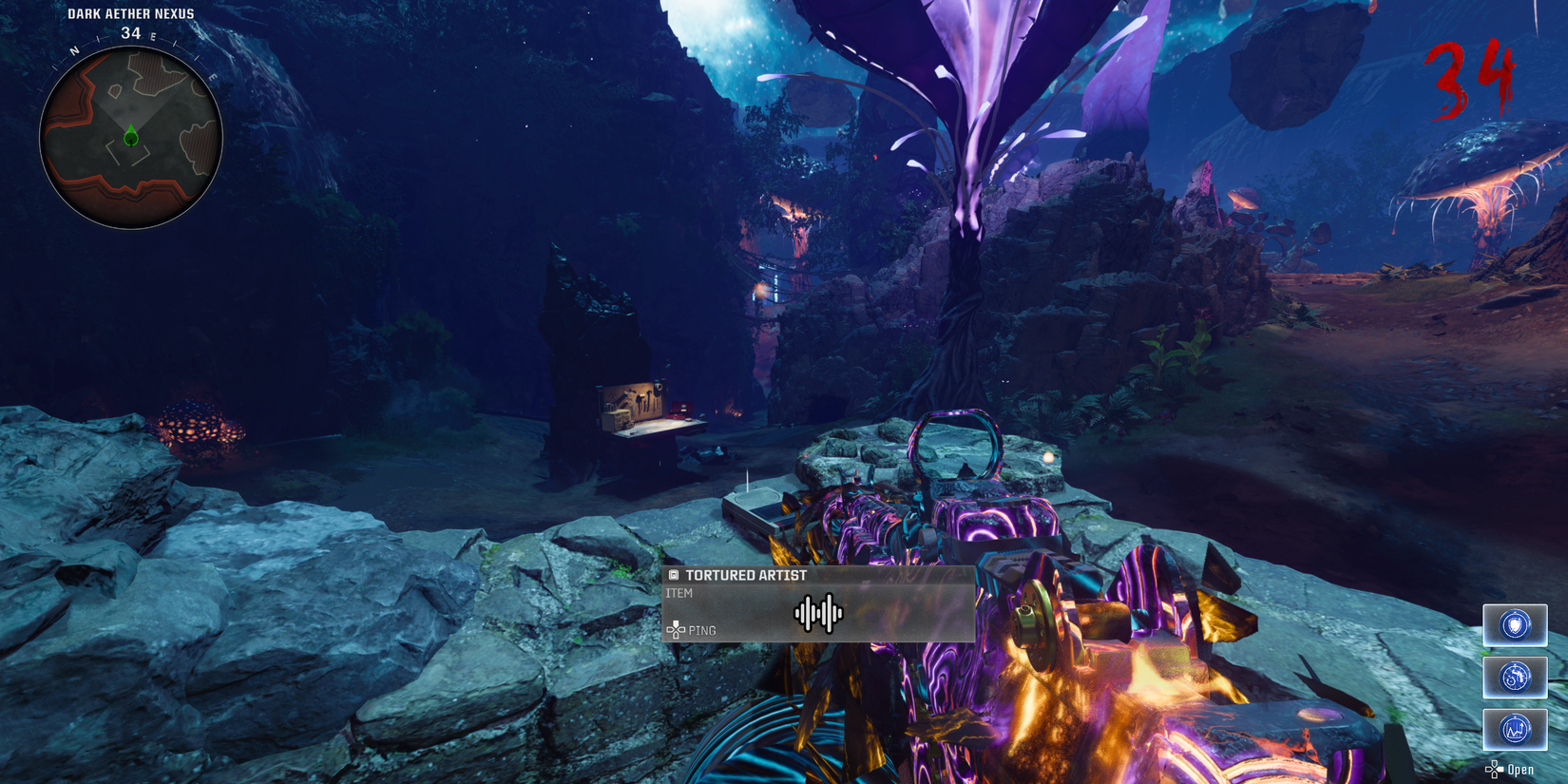Select the shield gobblegum slot

coord(1515,625)
